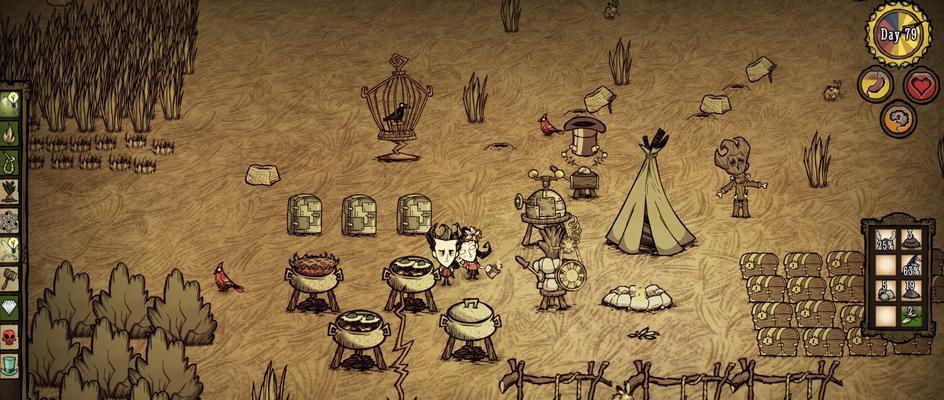Take the stack of 5 rocks
The height and width of the screenshot is (400, 944).
[884, 292]
